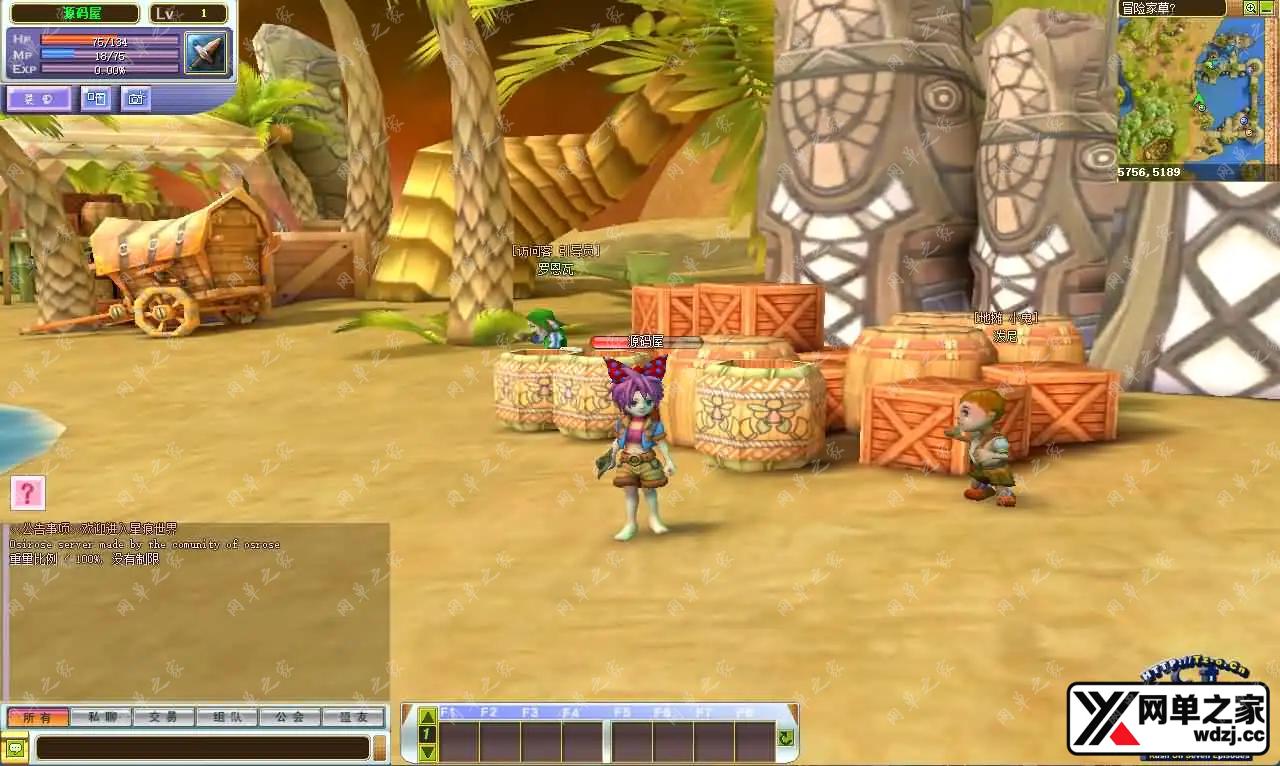This screenshot has width=1280, height=766.
Task: Switch chat to the 组队 tab
Action: click(x=226, y=717)
